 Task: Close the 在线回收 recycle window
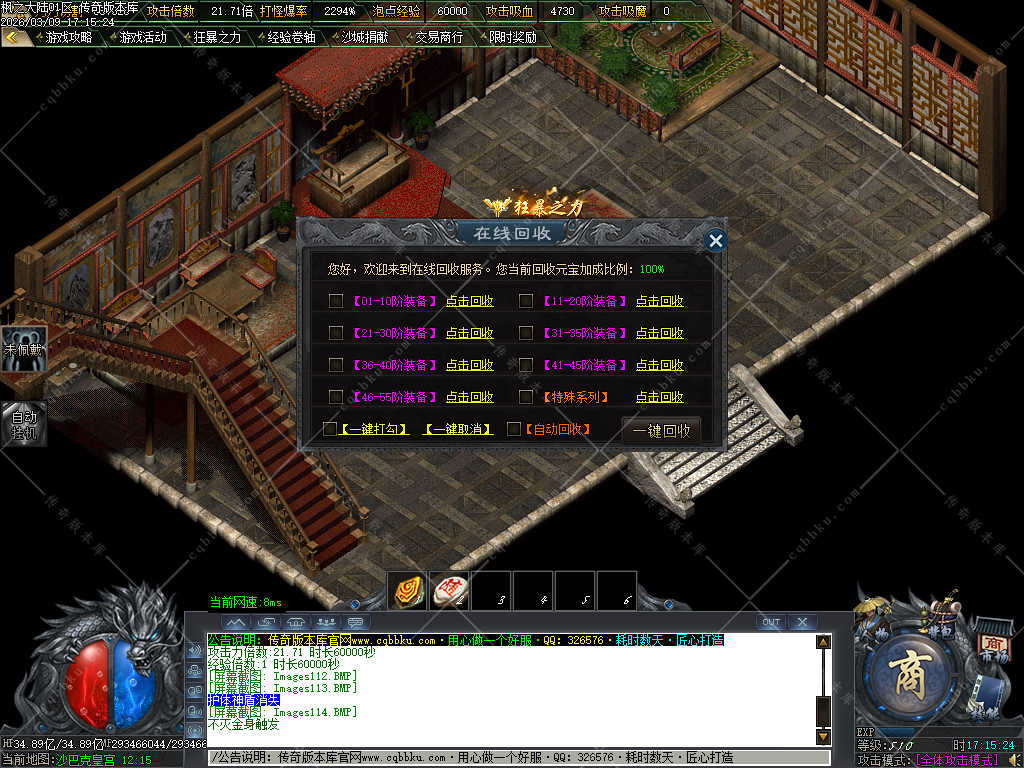[x=715, y=241]
